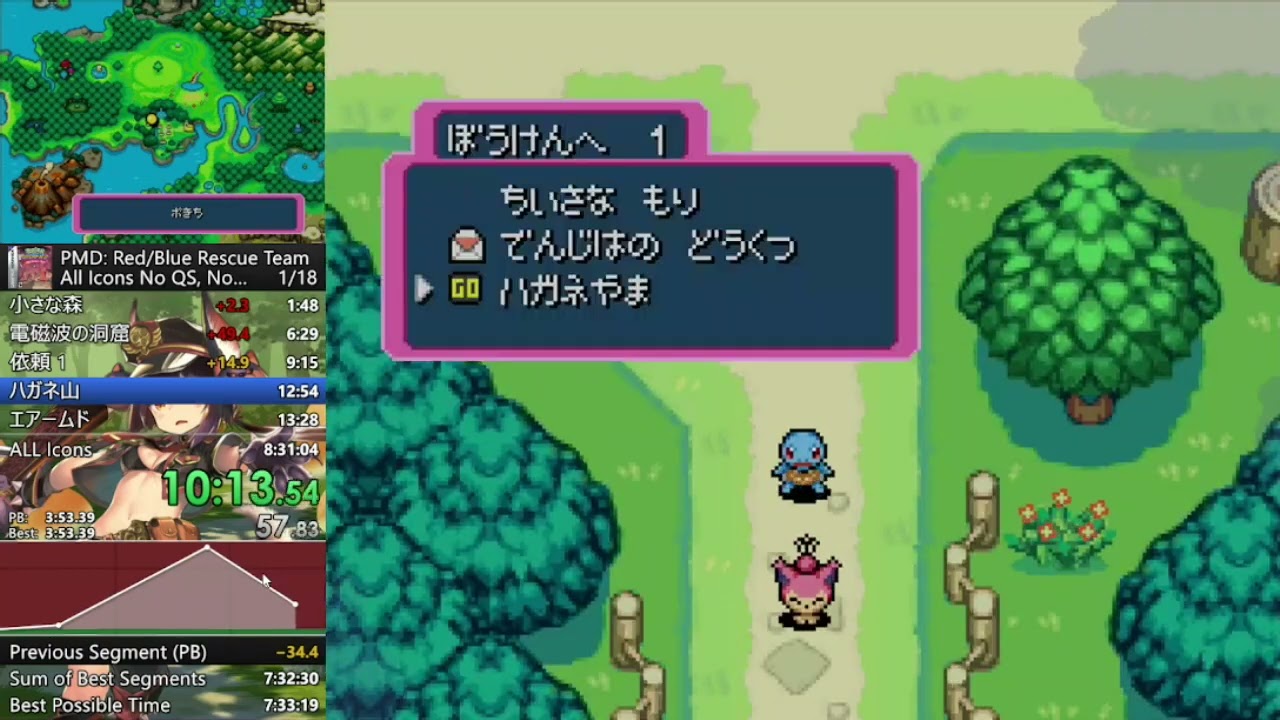
Task: Select the でんじはの どうくつ destination entry
Action: pos(645,246)
